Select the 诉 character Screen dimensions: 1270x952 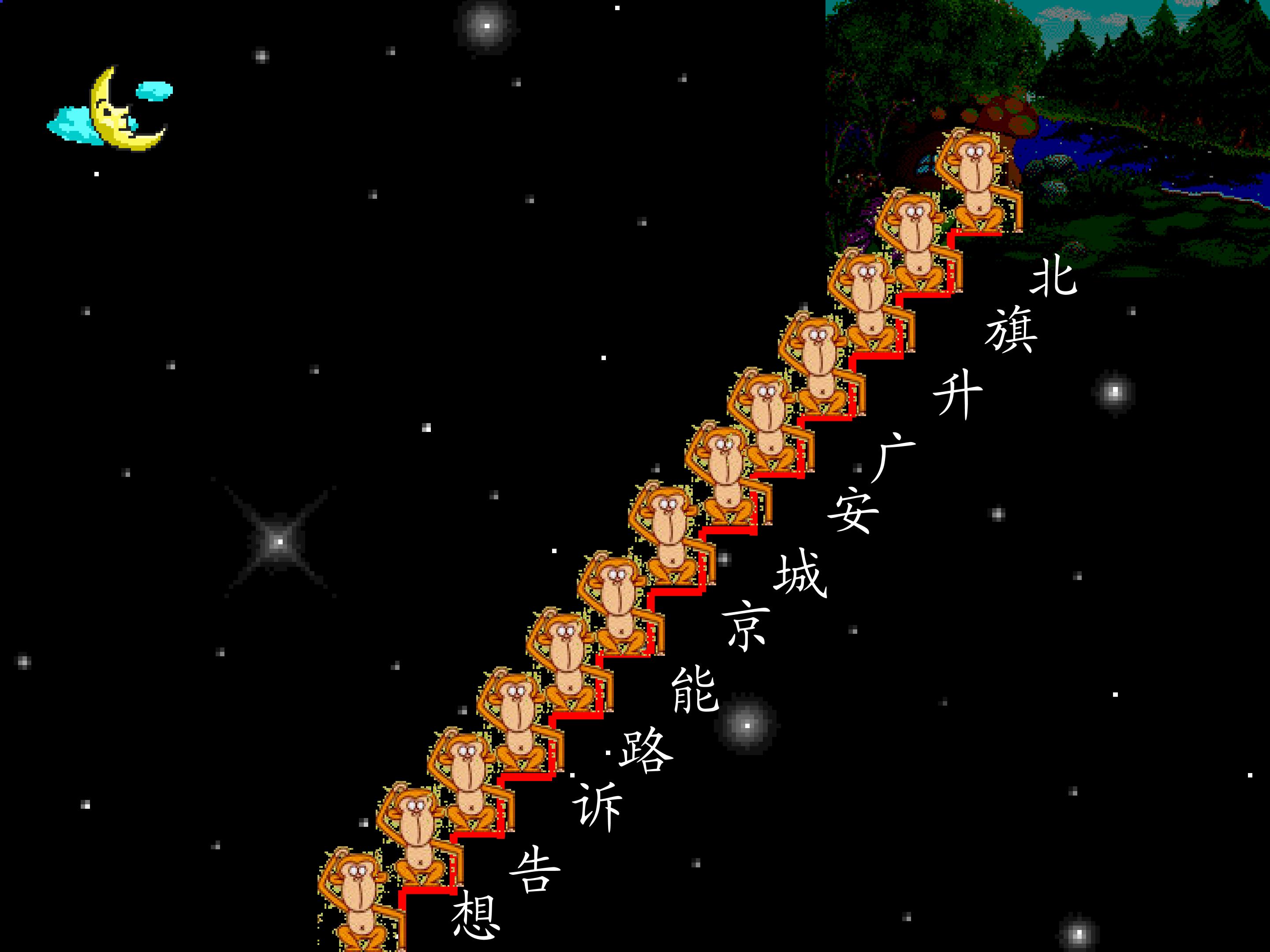coord(597,806)
